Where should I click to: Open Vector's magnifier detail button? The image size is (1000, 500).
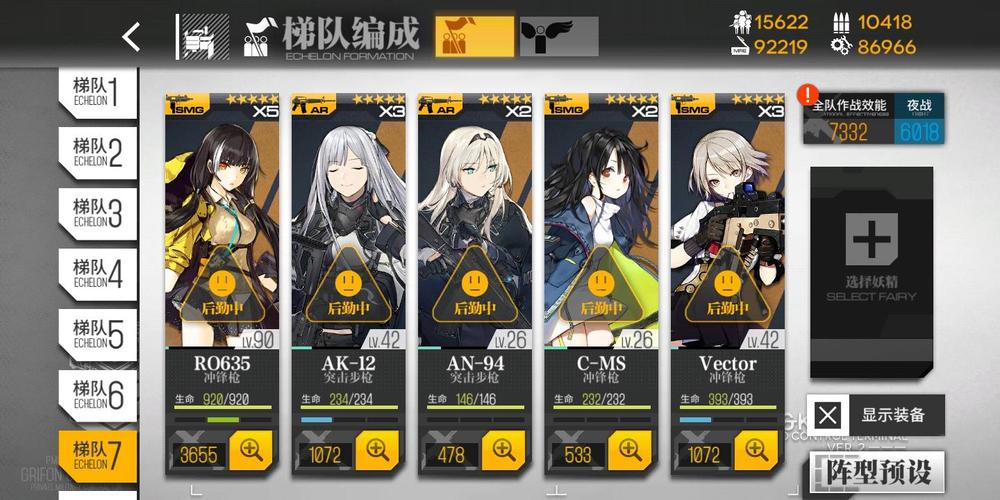(x=756, y=451)
